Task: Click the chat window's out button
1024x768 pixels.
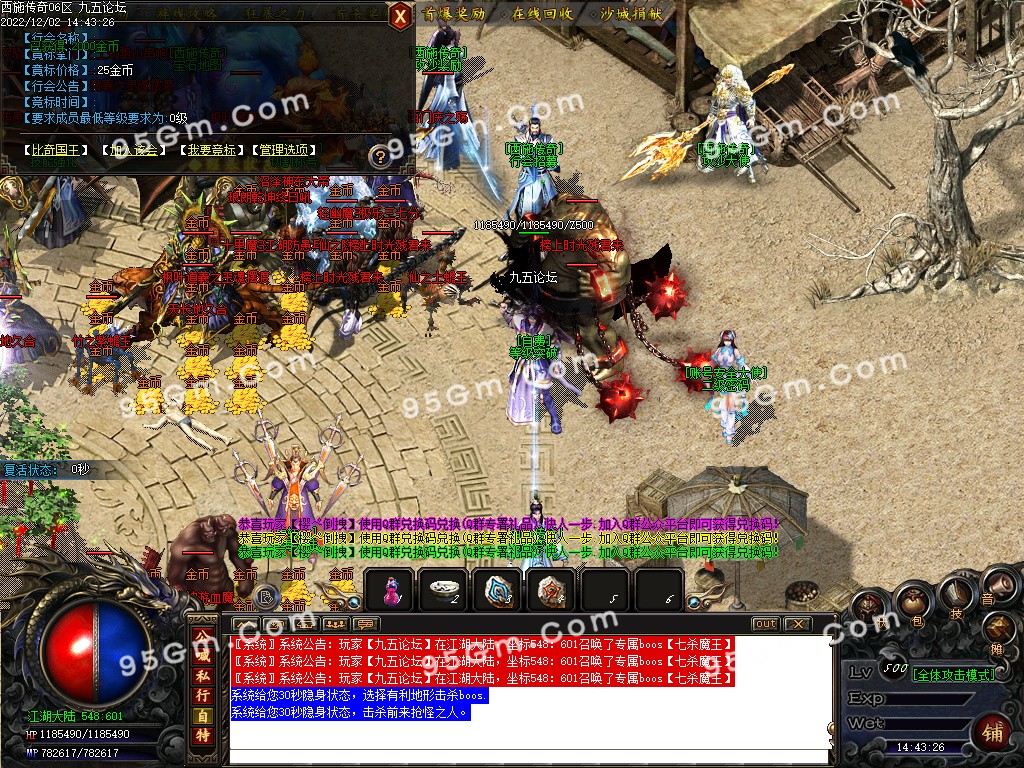Action: pos(765,623)
